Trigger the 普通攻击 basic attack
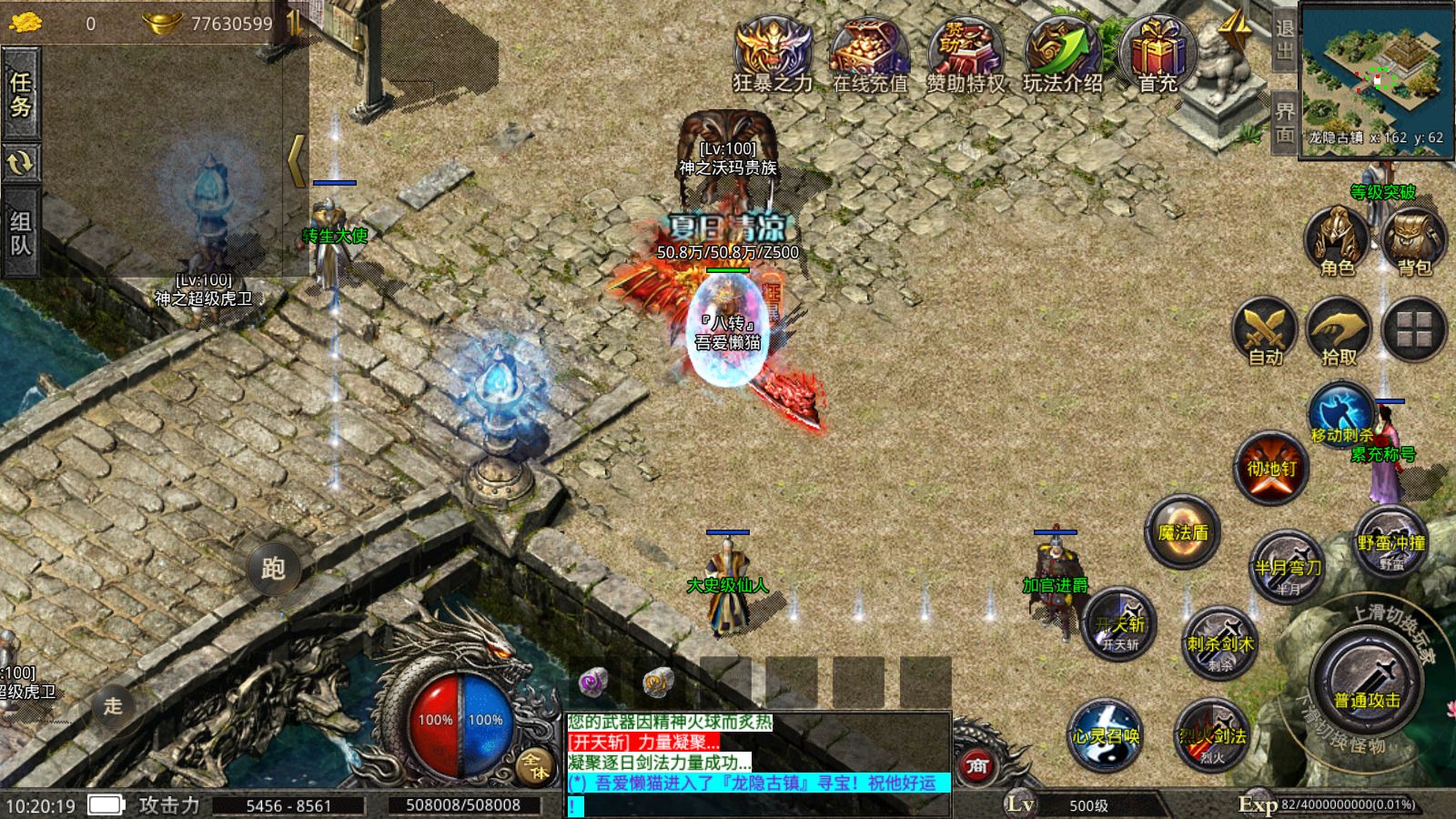This screenshot has height=819, width=1456. click(1367, 682)
